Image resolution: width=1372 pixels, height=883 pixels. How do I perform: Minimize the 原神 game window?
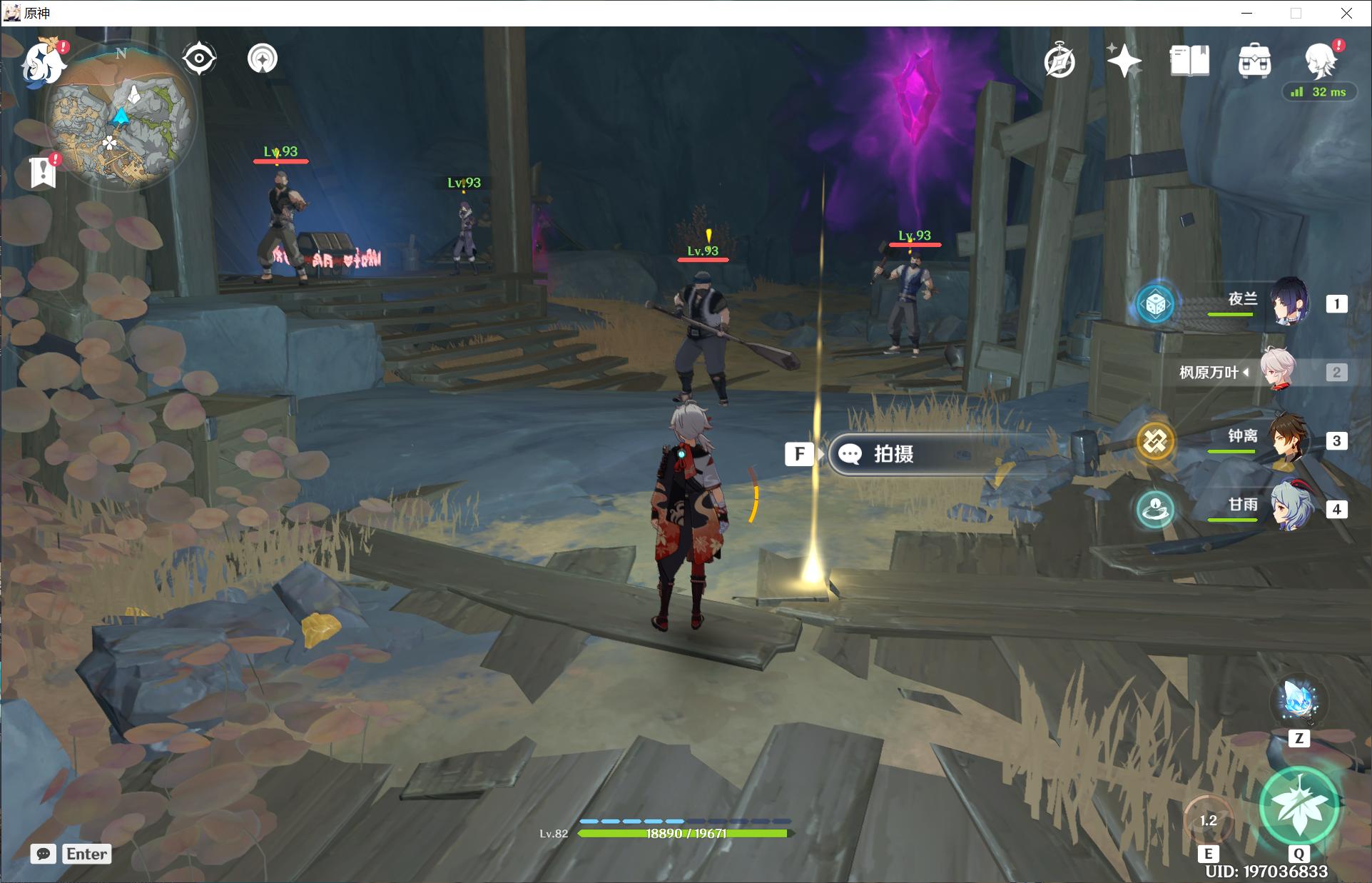click(1247, 13)
